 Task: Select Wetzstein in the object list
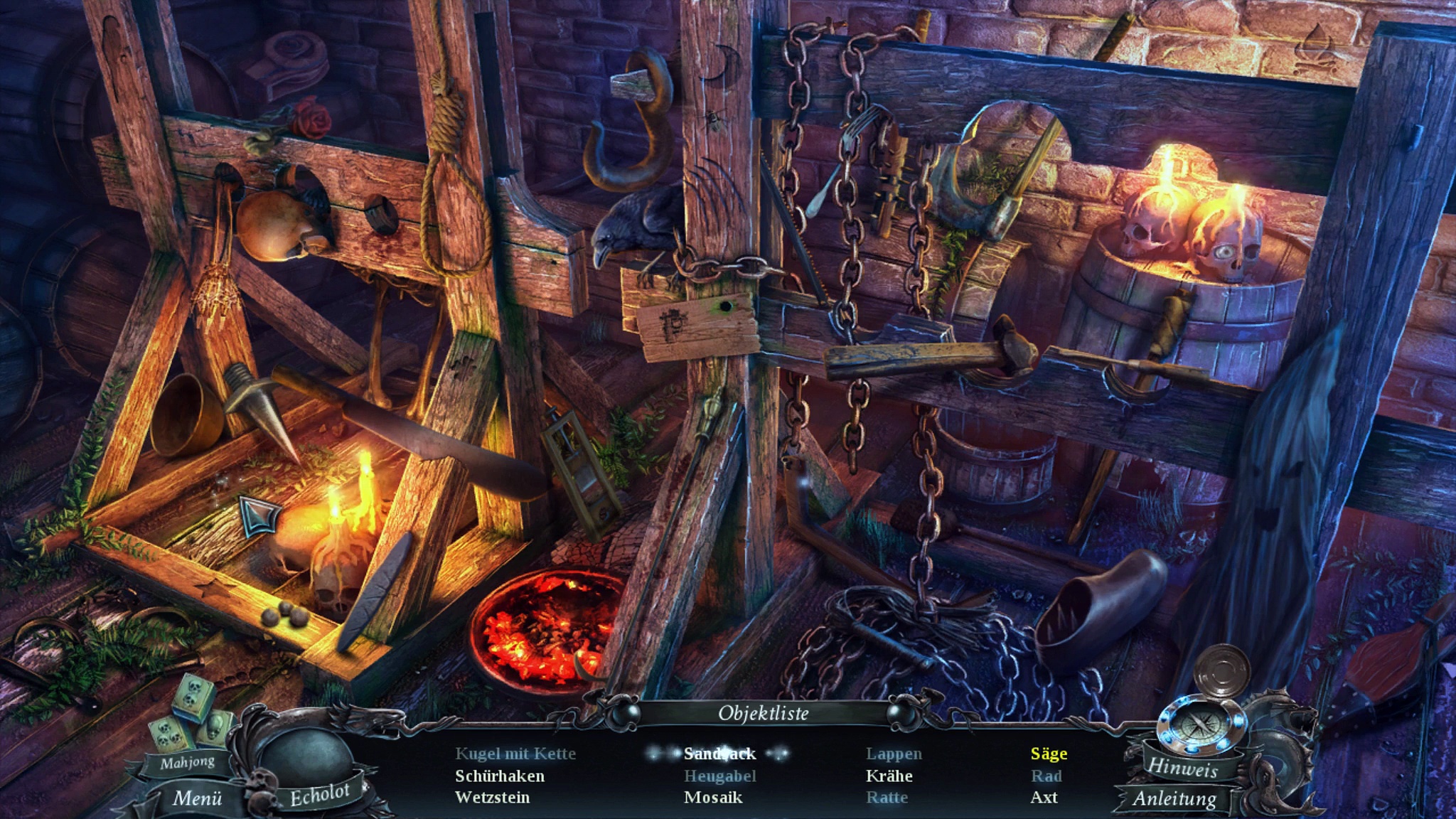pos(492,797)
